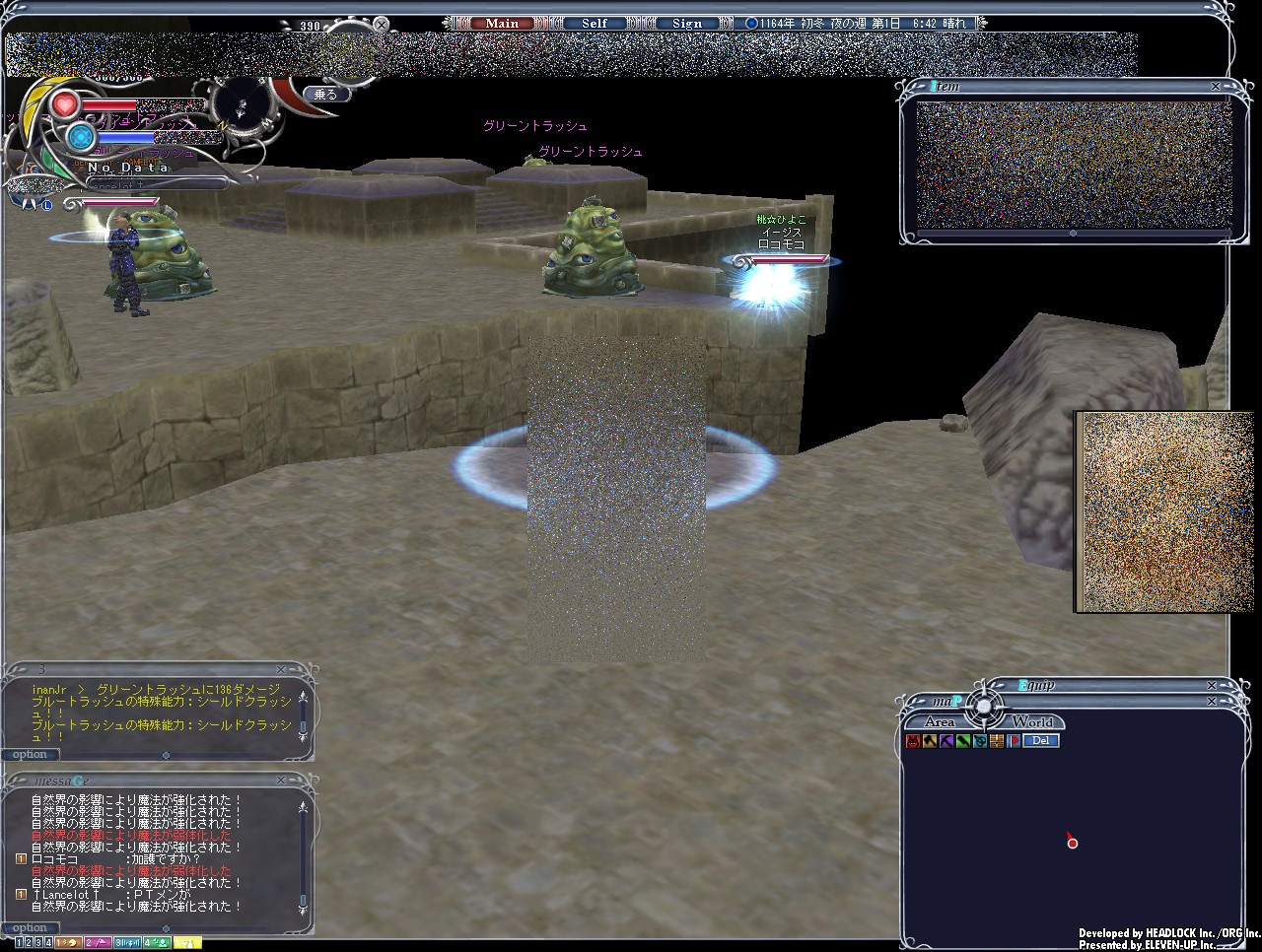Select the red flag map marker tool

pos(1014,741)
